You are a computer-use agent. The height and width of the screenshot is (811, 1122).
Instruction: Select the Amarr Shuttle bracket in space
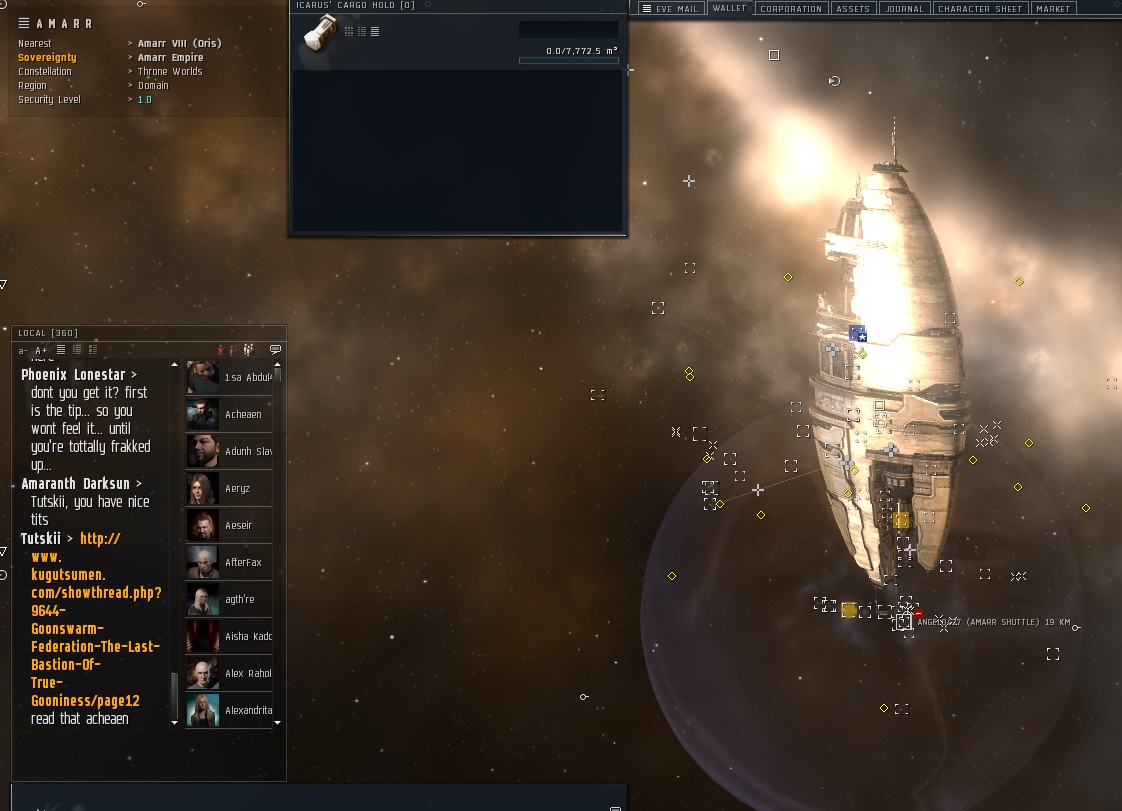(902, 623)
